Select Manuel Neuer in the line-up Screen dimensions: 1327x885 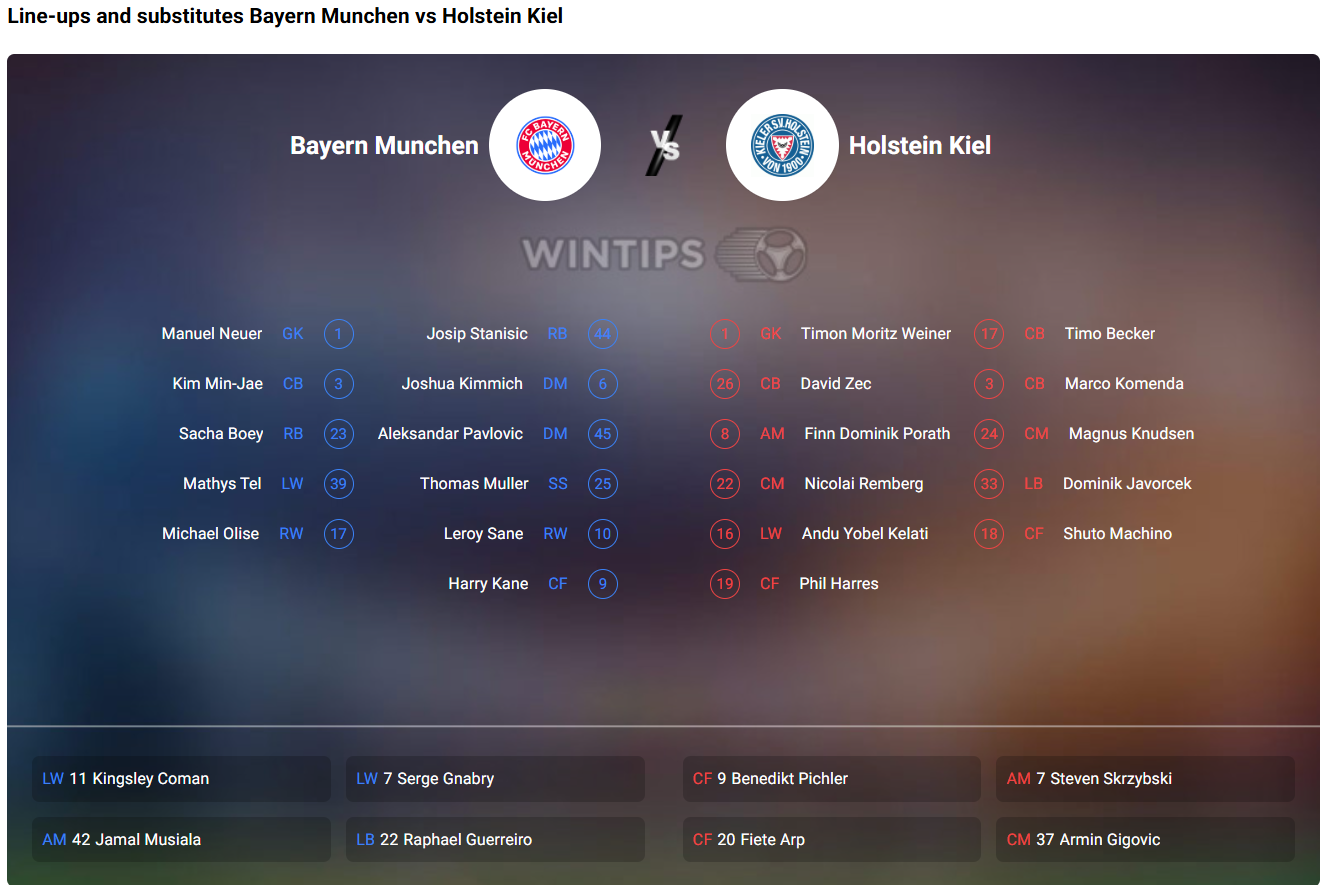[212, 334]
